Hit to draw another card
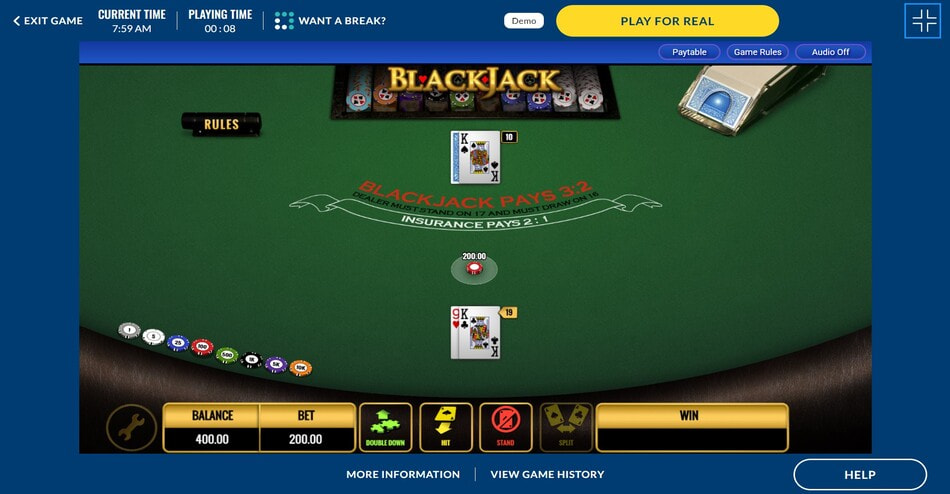 coord(446,427)
